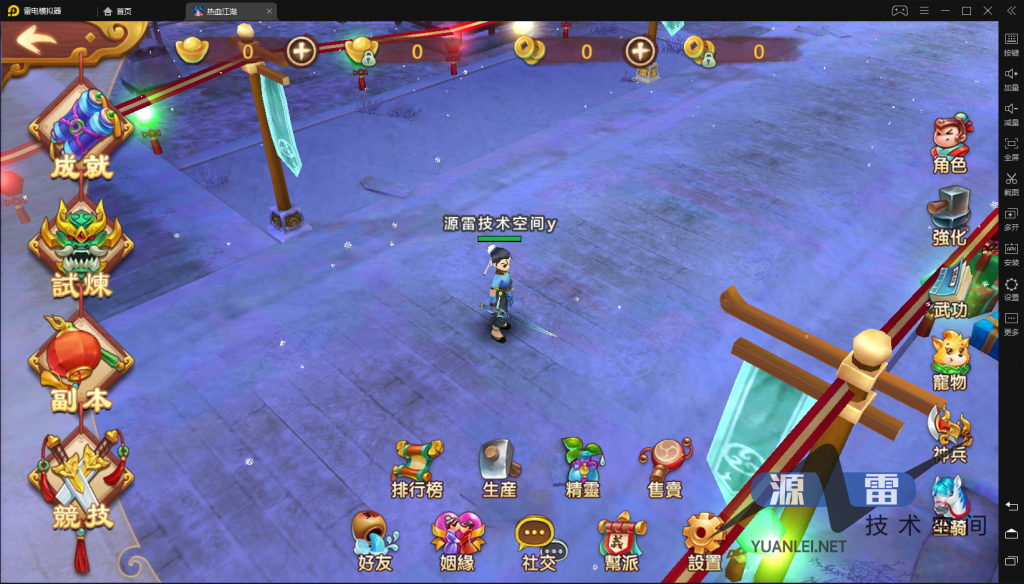The image size is (1024, 584).
Task: Close the emulator window
Action: (x=988, y=10)
